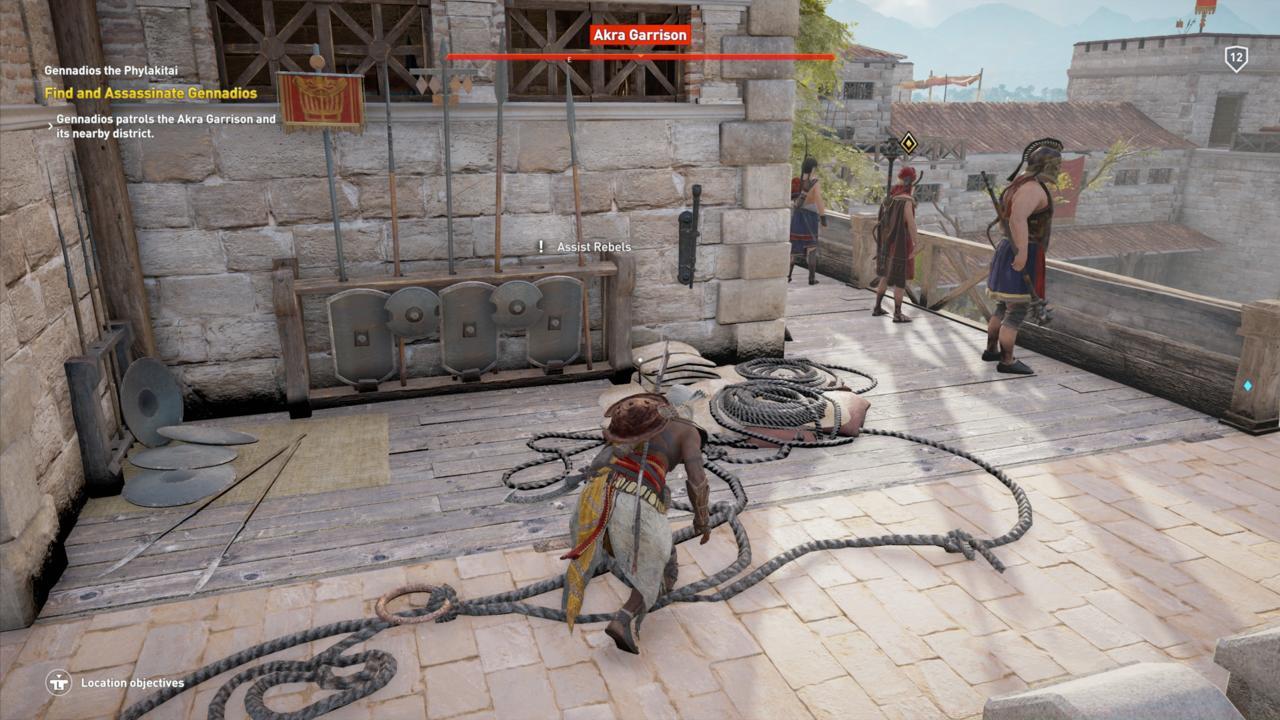Expand the Akra Garrison location details
Image resolution: width=1280 pixels, height=720 pixels.
[640, 33]
